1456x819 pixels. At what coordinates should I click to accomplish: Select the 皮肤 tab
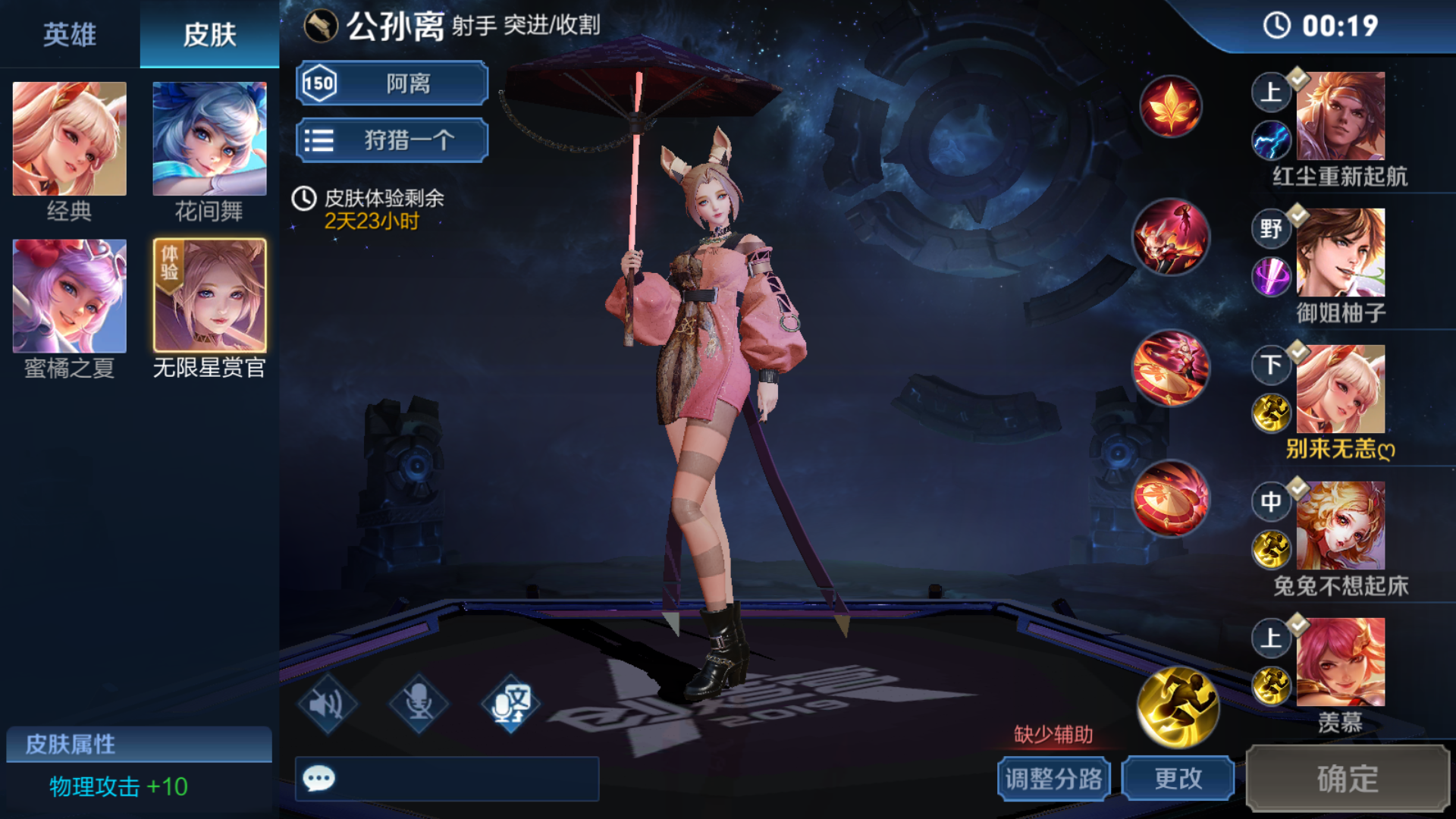pyautogui.click(x=209, y=34)
